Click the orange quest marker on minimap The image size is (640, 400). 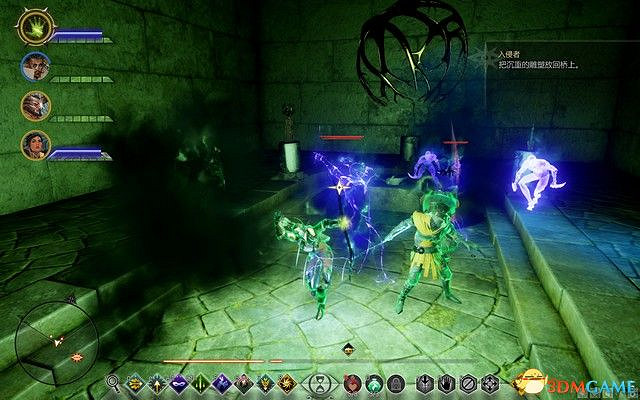[x=74, y=356]
